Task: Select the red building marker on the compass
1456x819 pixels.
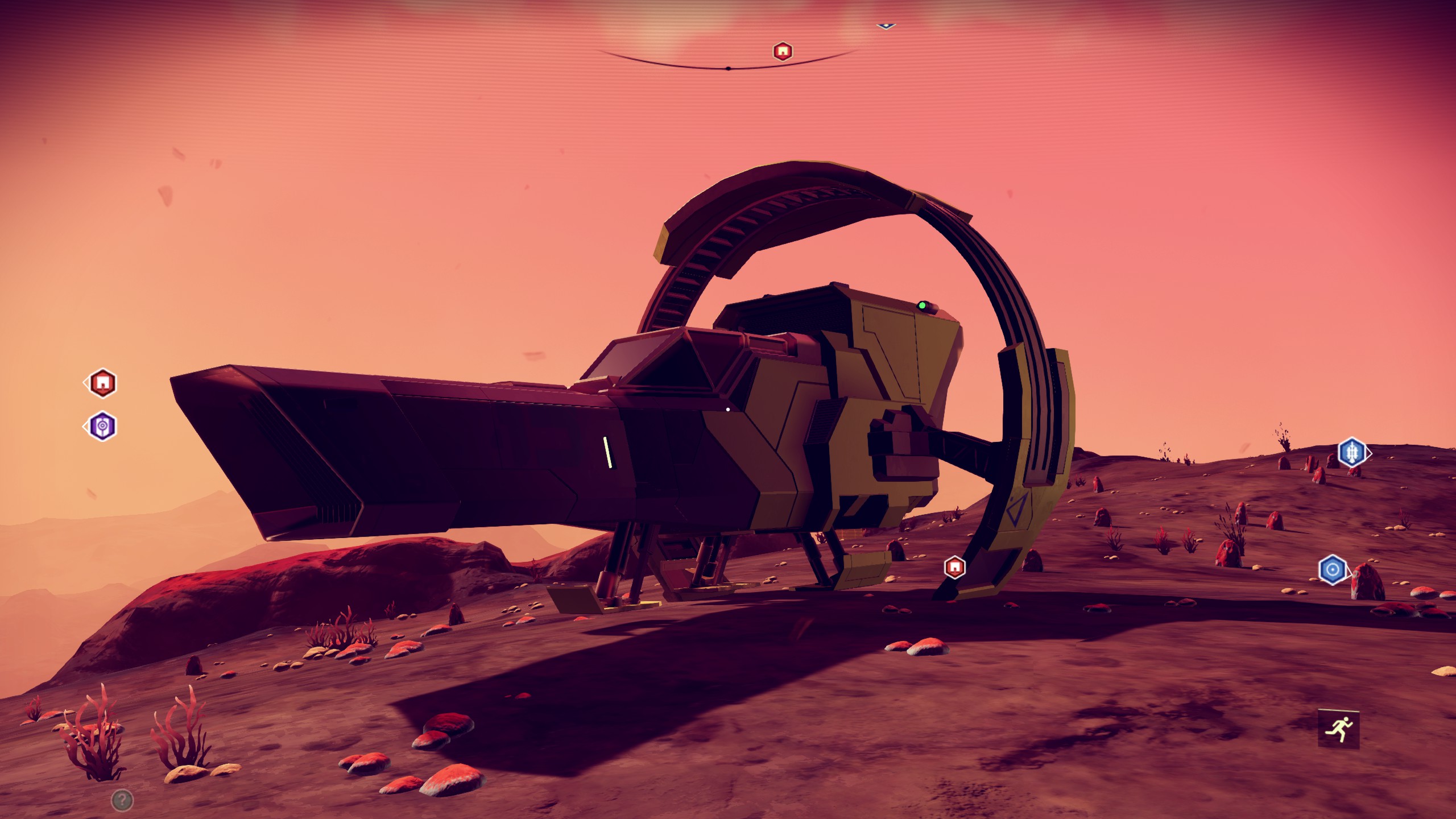Action: (x=783, y=52)
